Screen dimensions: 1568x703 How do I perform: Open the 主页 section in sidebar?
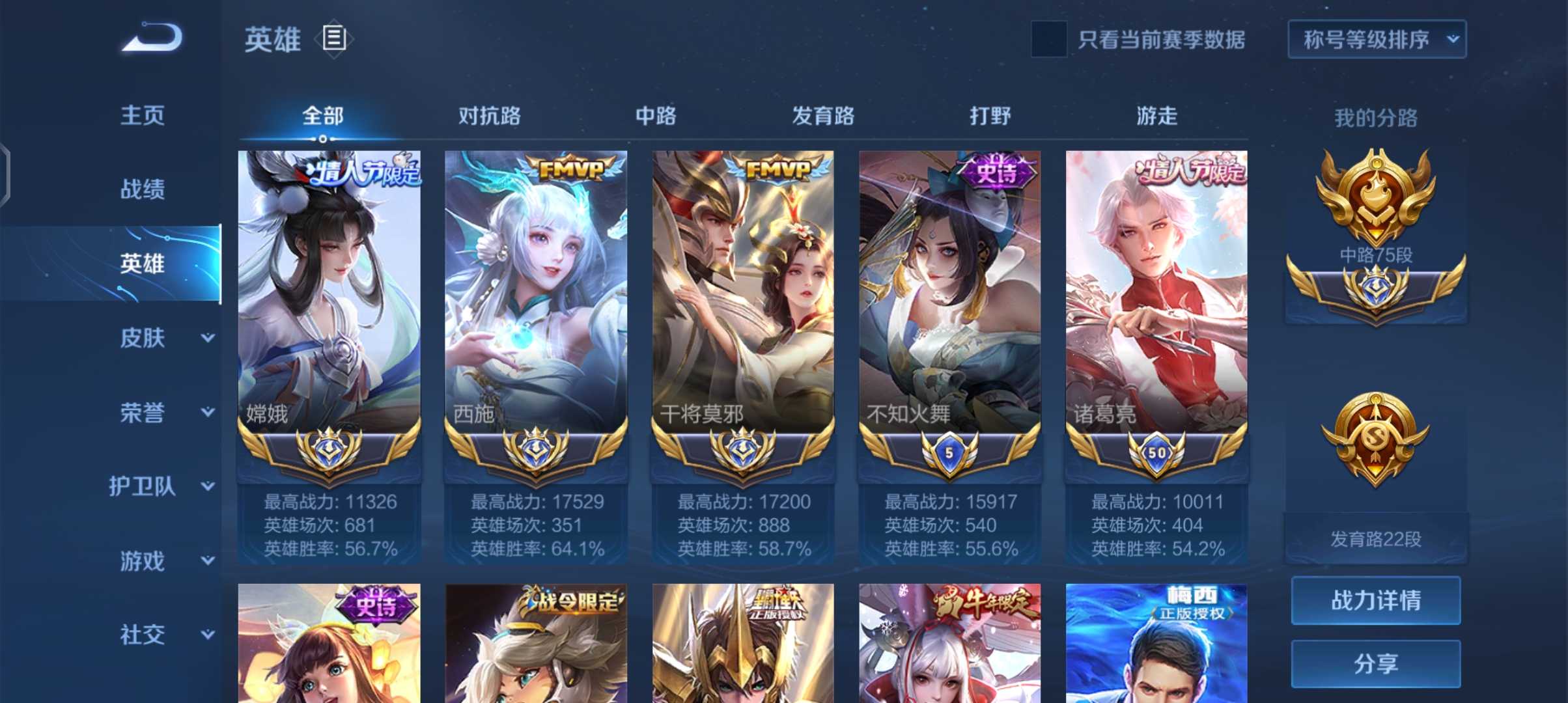(x=143, y=114)
